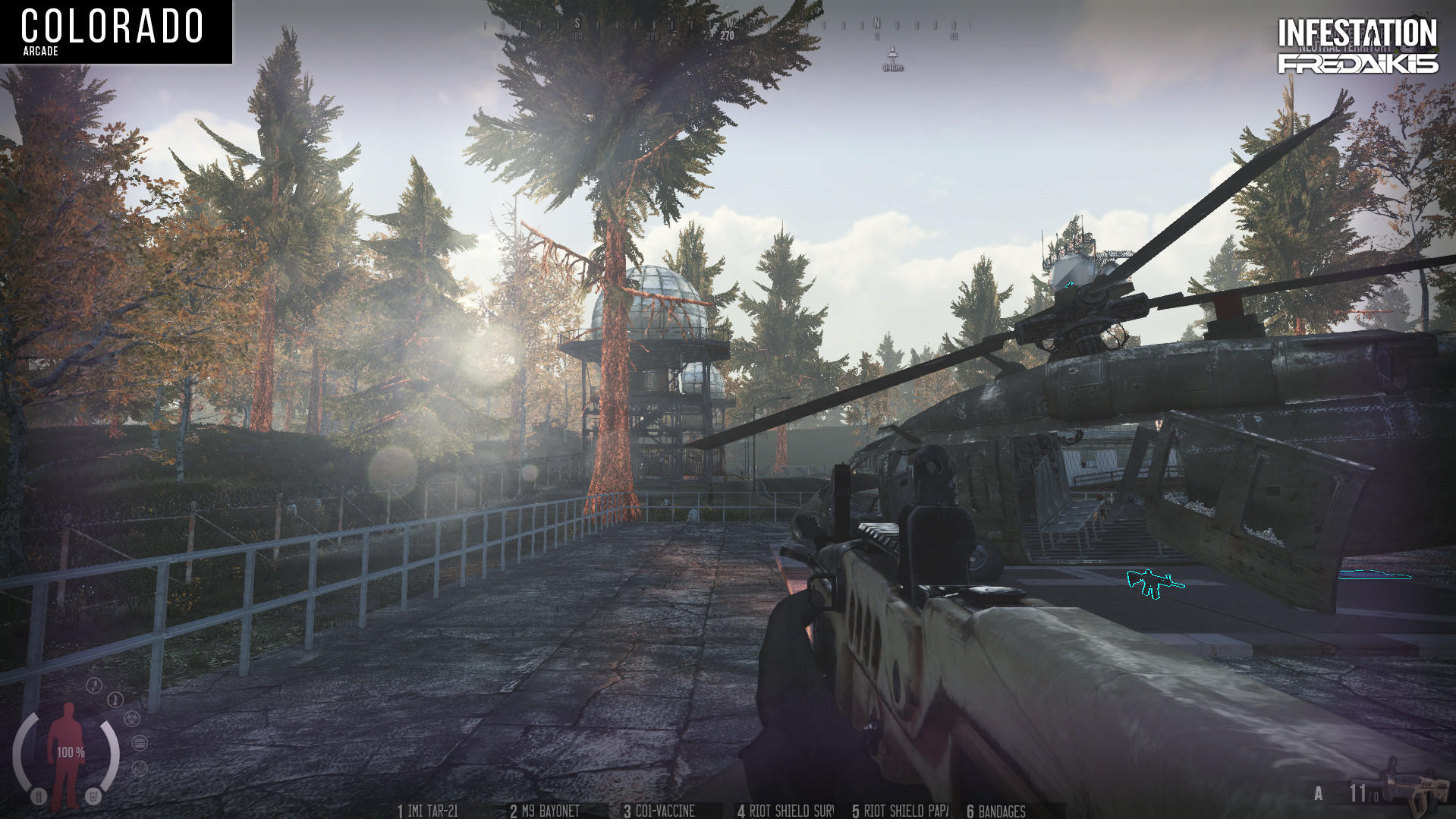Viewport: 1456px width, 819px height.
Task: Click the biohazard status icon
Action: pyautogui.click(x=131, y=718)
